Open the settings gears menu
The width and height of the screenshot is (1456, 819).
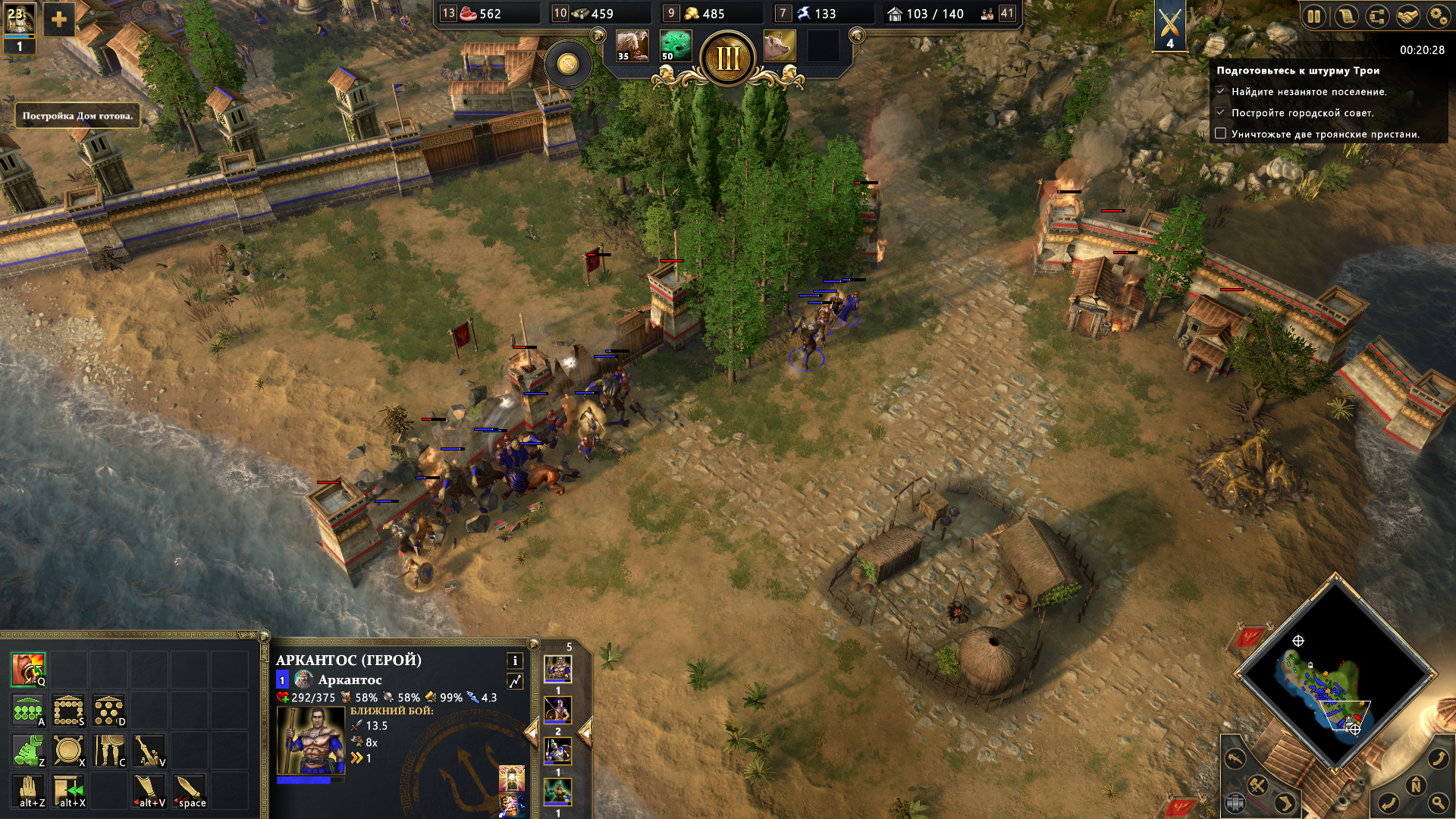1439,16
